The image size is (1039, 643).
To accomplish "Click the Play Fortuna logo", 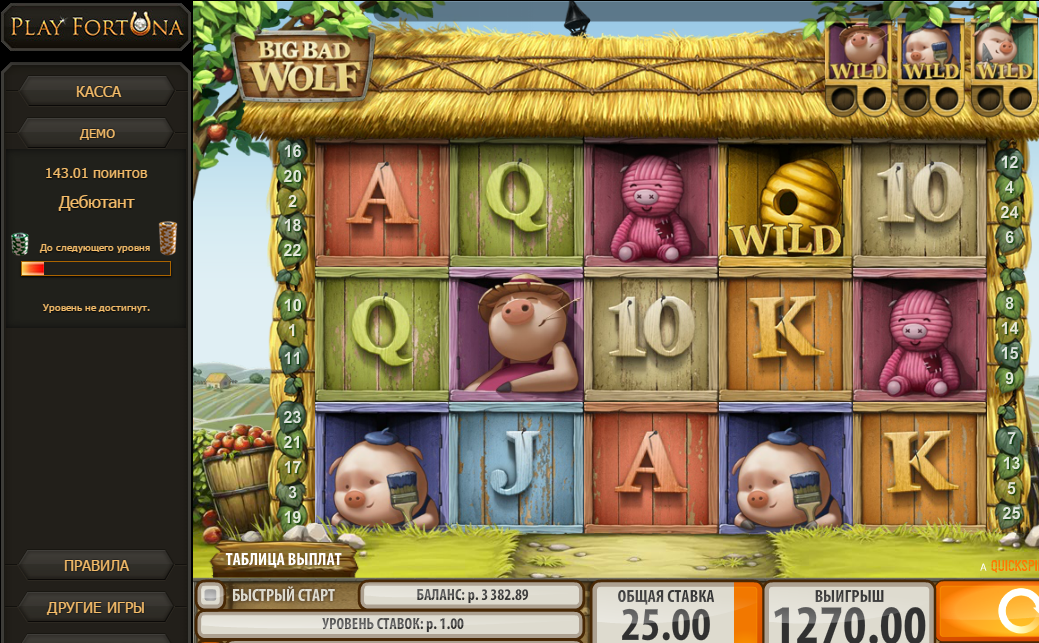I will pos(97,27).
